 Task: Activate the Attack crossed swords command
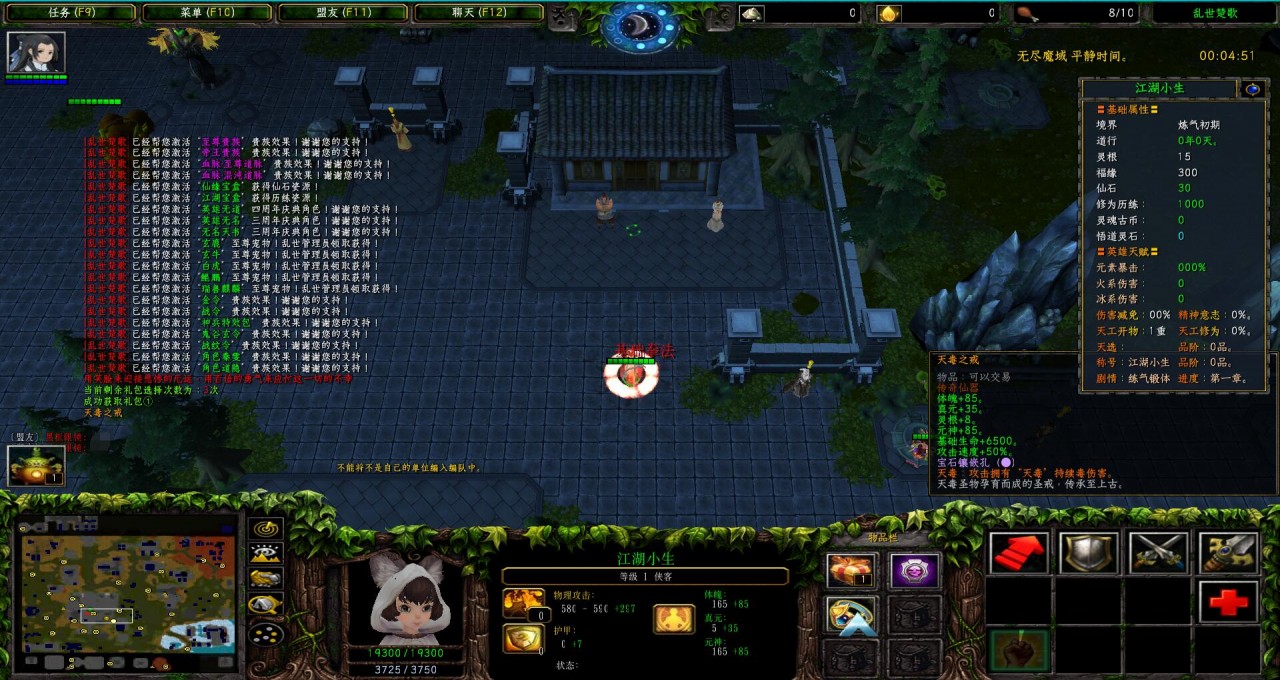[1158, 553]
